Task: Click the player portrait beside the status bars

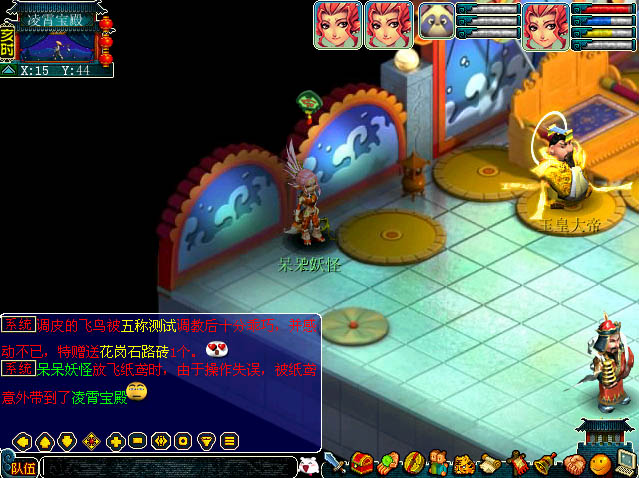Action: click(546, 24)
